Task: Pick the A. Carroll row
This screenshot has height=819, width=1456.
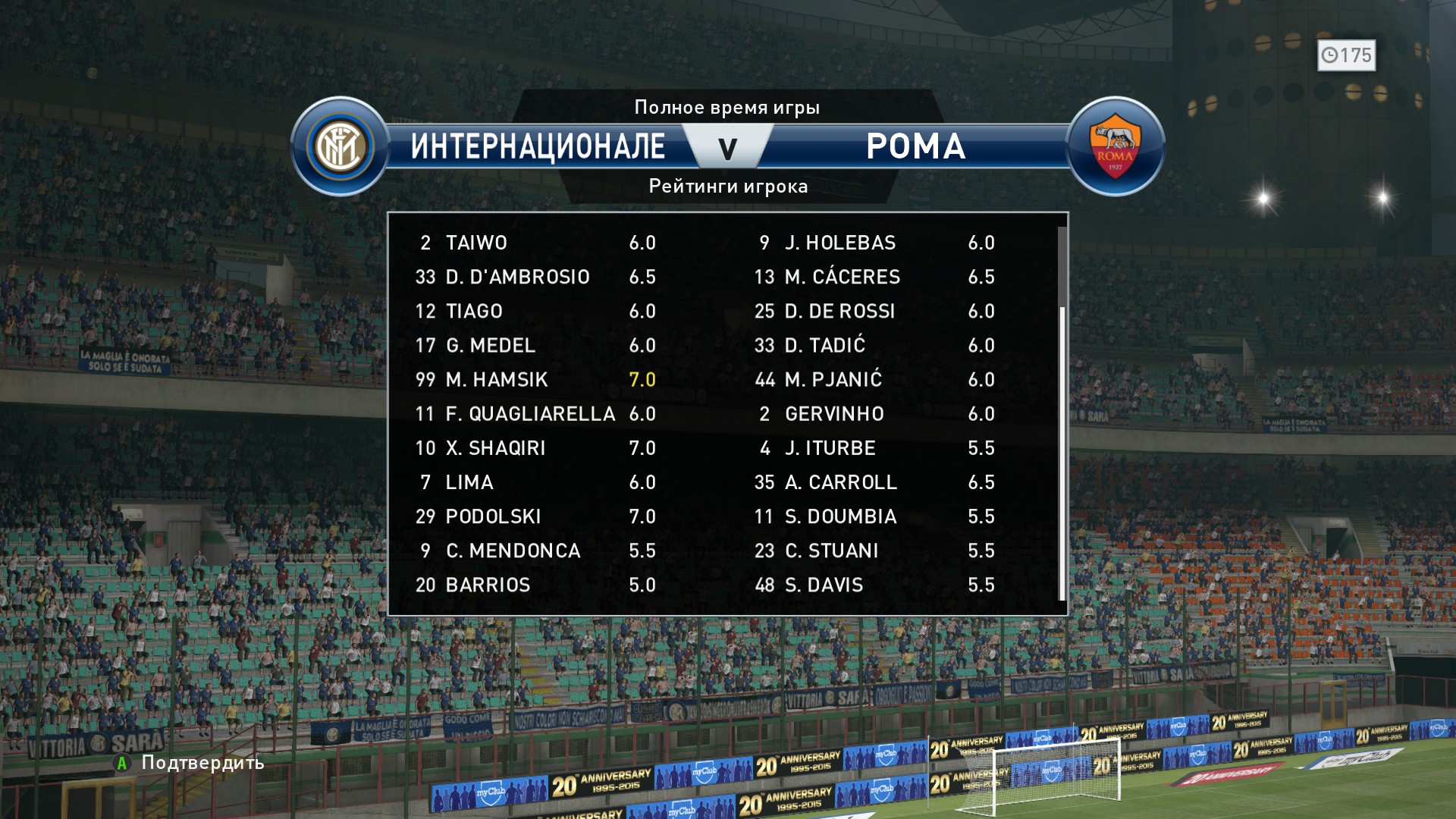Action: pyautogui.click(x=874, y=482)
